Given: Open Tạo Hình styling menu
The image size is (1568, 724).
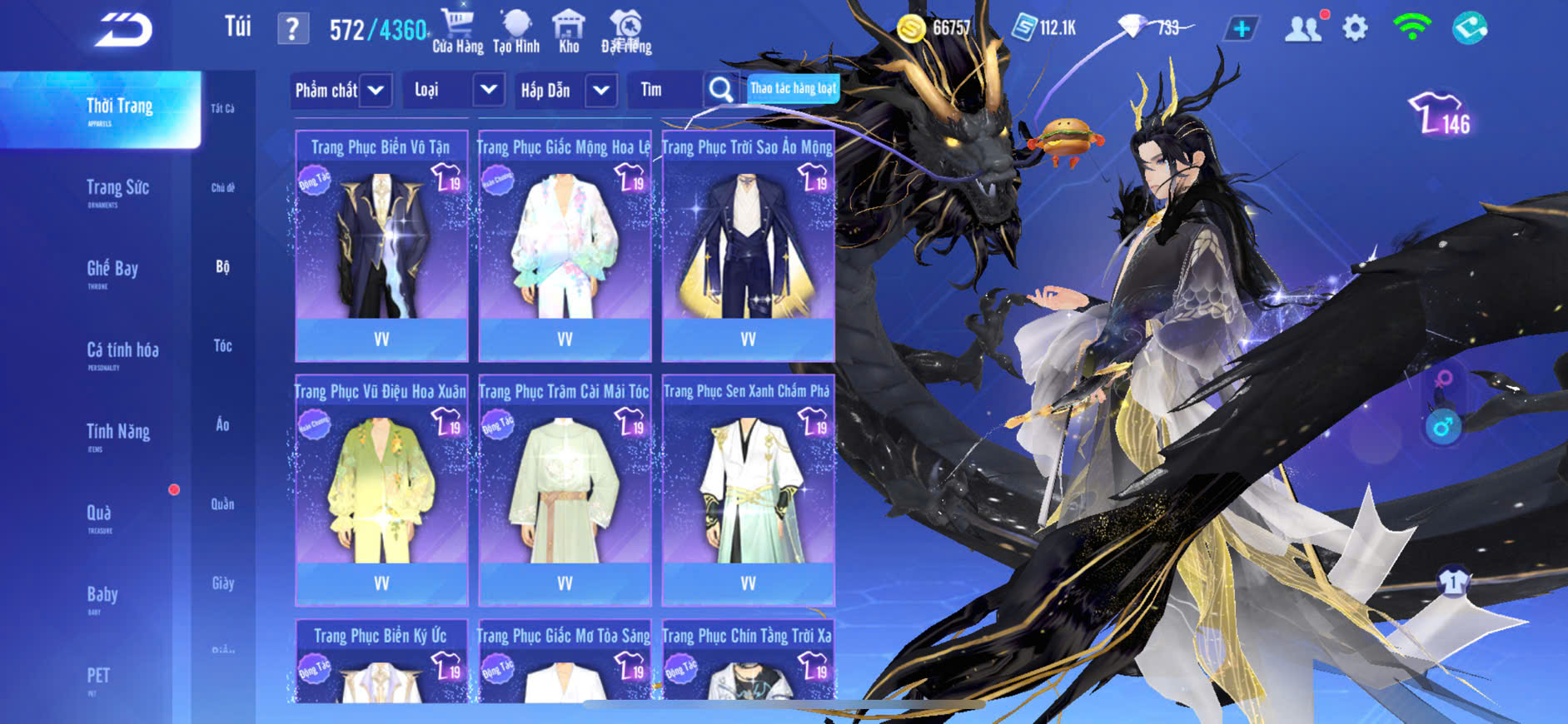Looking at the screenshot, I should coord(516,32).
